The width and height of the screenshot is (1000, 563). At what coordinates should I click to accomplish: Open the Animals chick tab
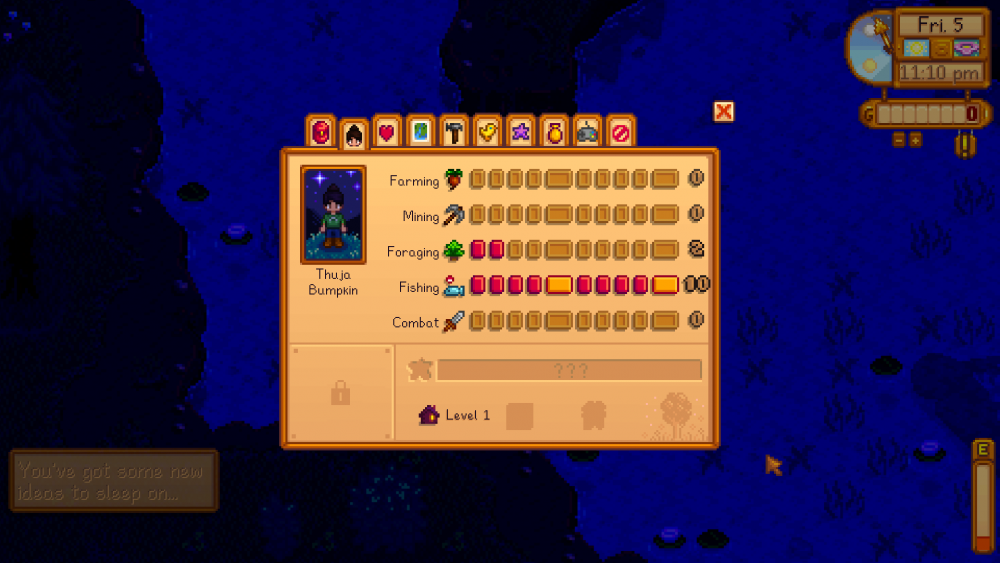pyautogui.click(x=487, y=132)
